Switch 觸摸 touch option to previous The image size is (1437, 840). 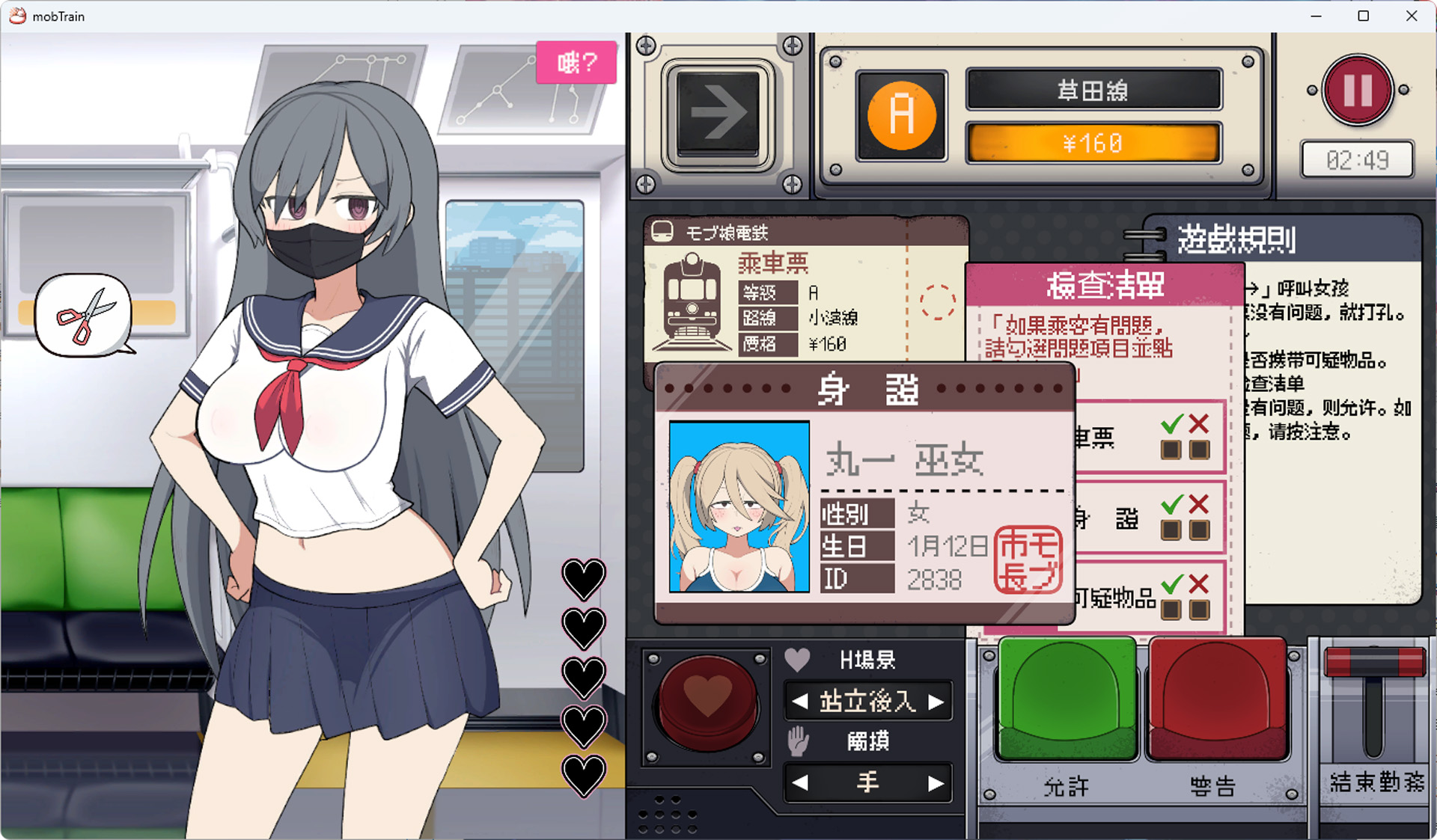pos(800,783)
